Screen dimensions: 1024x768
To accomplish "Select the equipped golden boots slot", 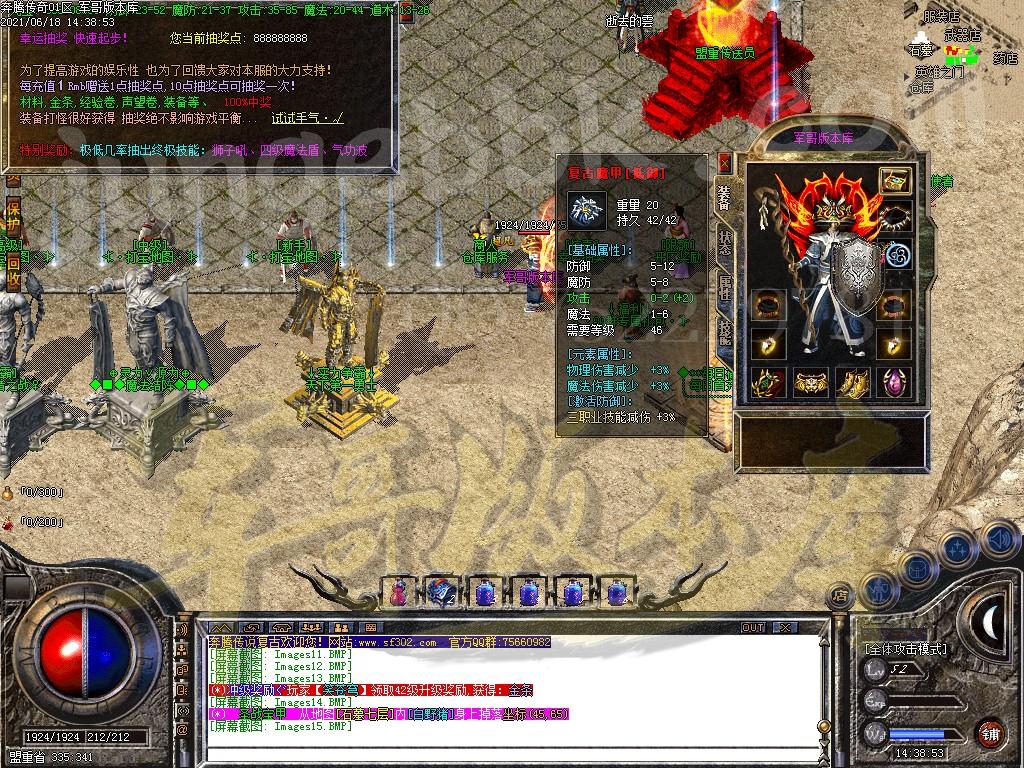I will (x=853, y=382).
